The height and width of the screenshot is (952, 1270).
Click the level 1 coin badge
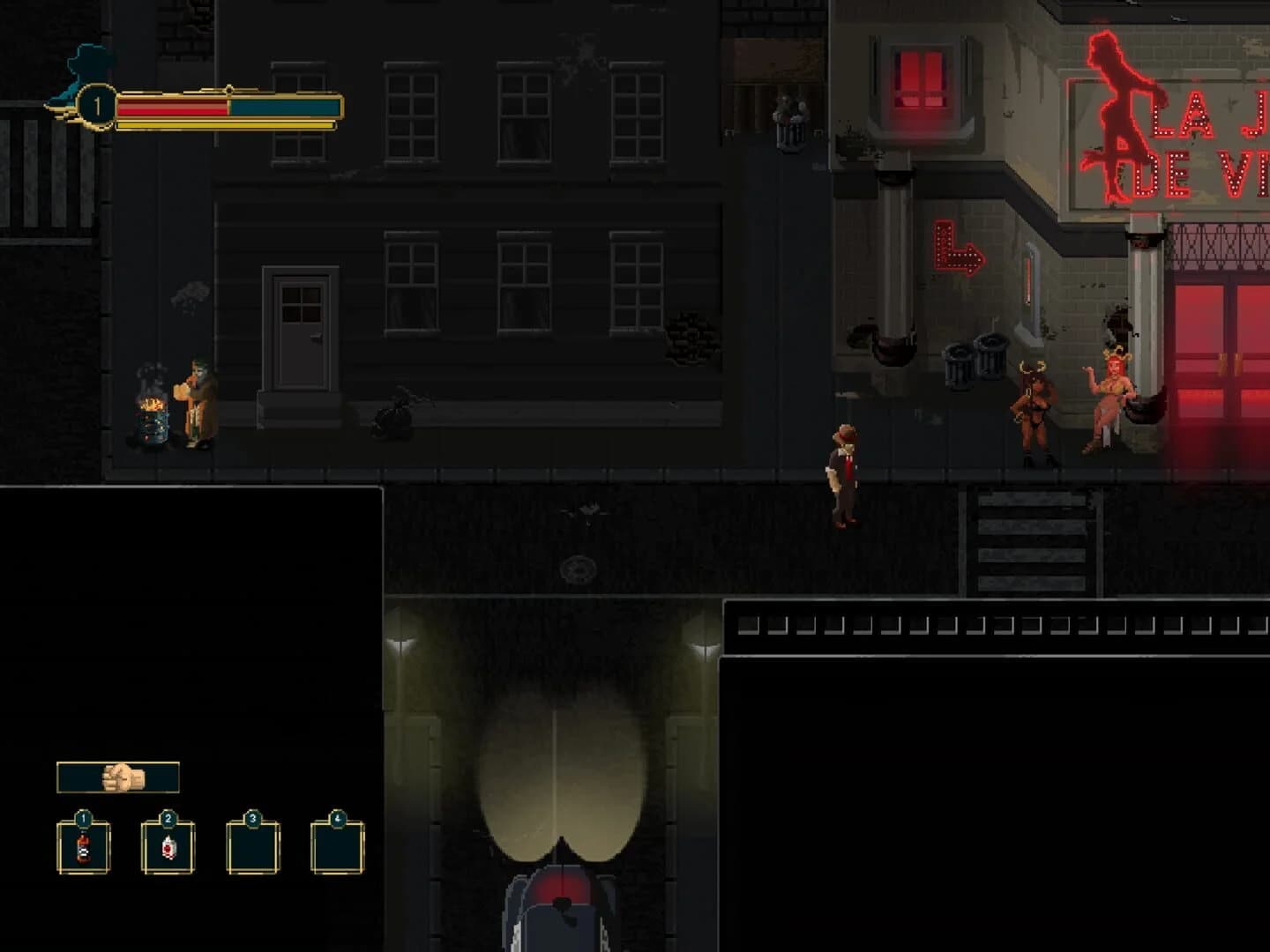pos(97,103)
